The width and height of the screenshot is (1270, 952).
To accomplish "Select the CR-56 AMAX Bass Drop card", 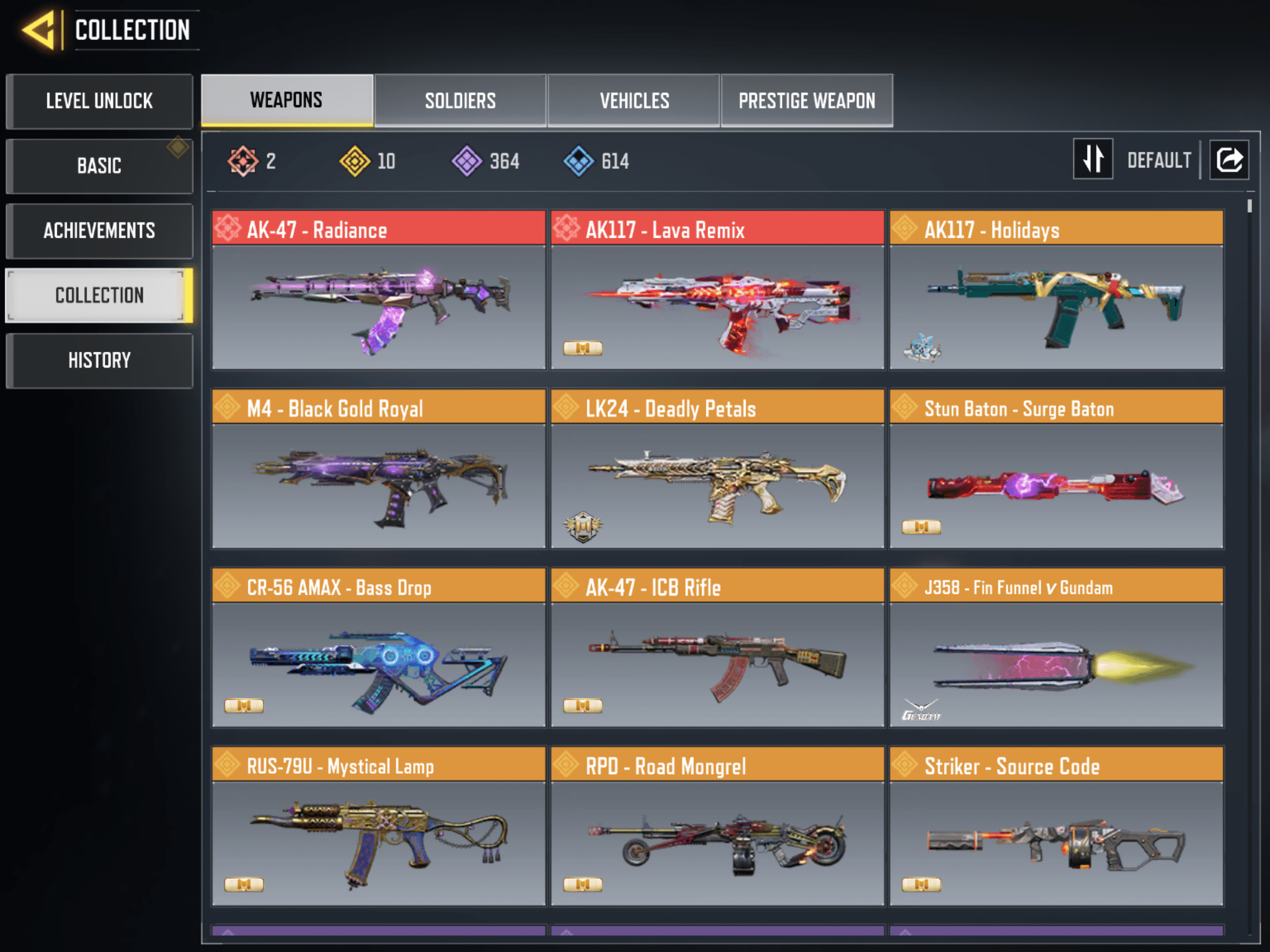I will tap(378, 648).
